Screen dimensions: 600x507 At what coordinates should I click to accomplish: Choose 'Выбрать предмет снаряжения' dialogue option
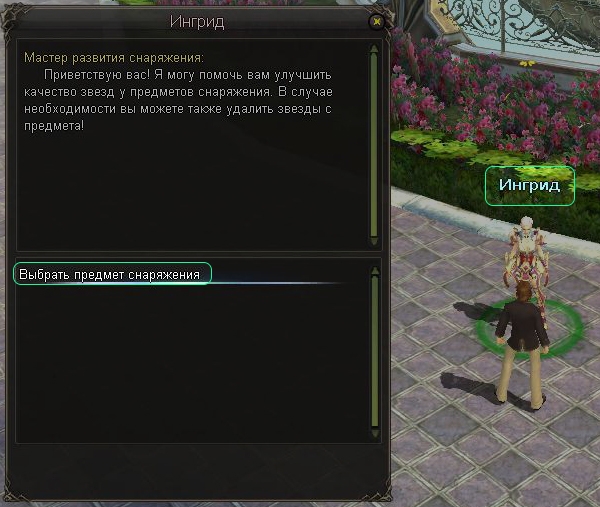point(112,274)
